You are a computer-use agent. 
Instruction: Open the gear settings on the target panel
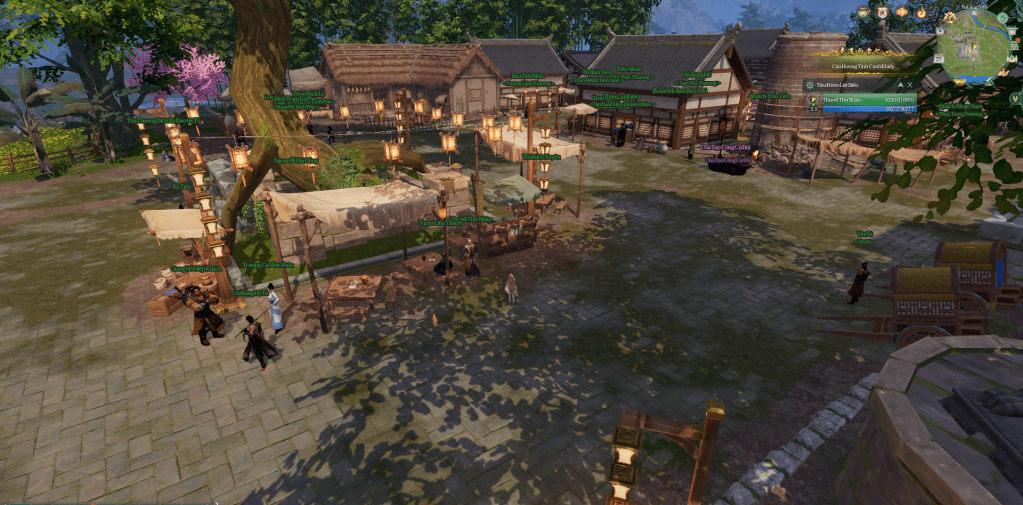coord(810,85)
